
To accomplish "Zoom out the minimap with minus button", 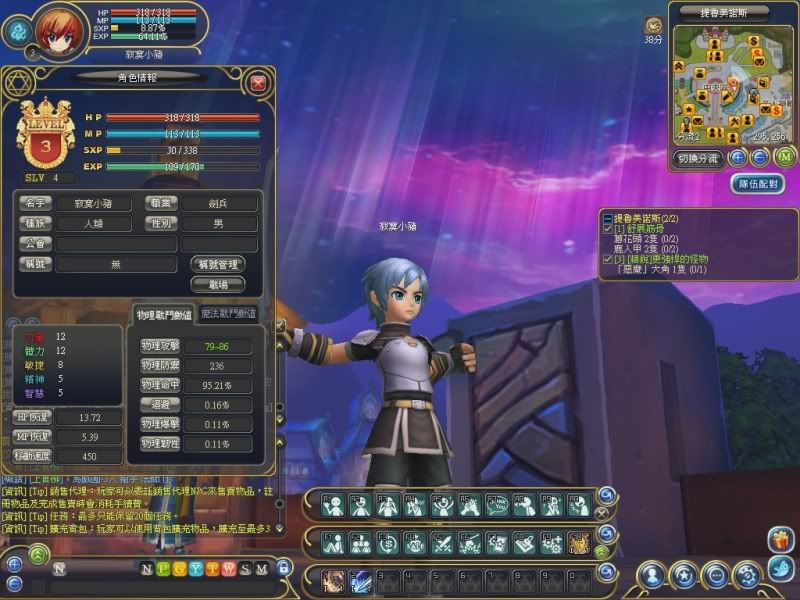I will (x=760, y=157).
